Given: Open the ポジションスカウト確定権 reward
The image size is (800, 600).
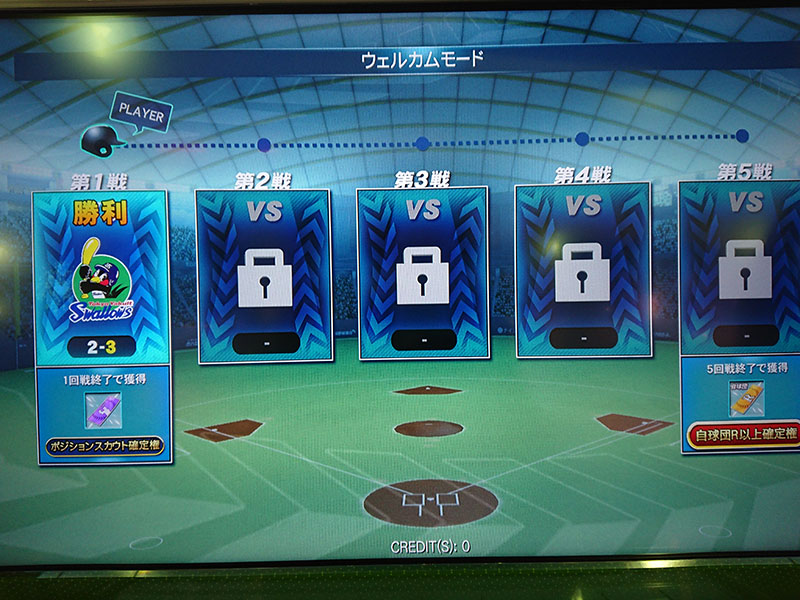Looking at the screenshot, I should point(104,446).
